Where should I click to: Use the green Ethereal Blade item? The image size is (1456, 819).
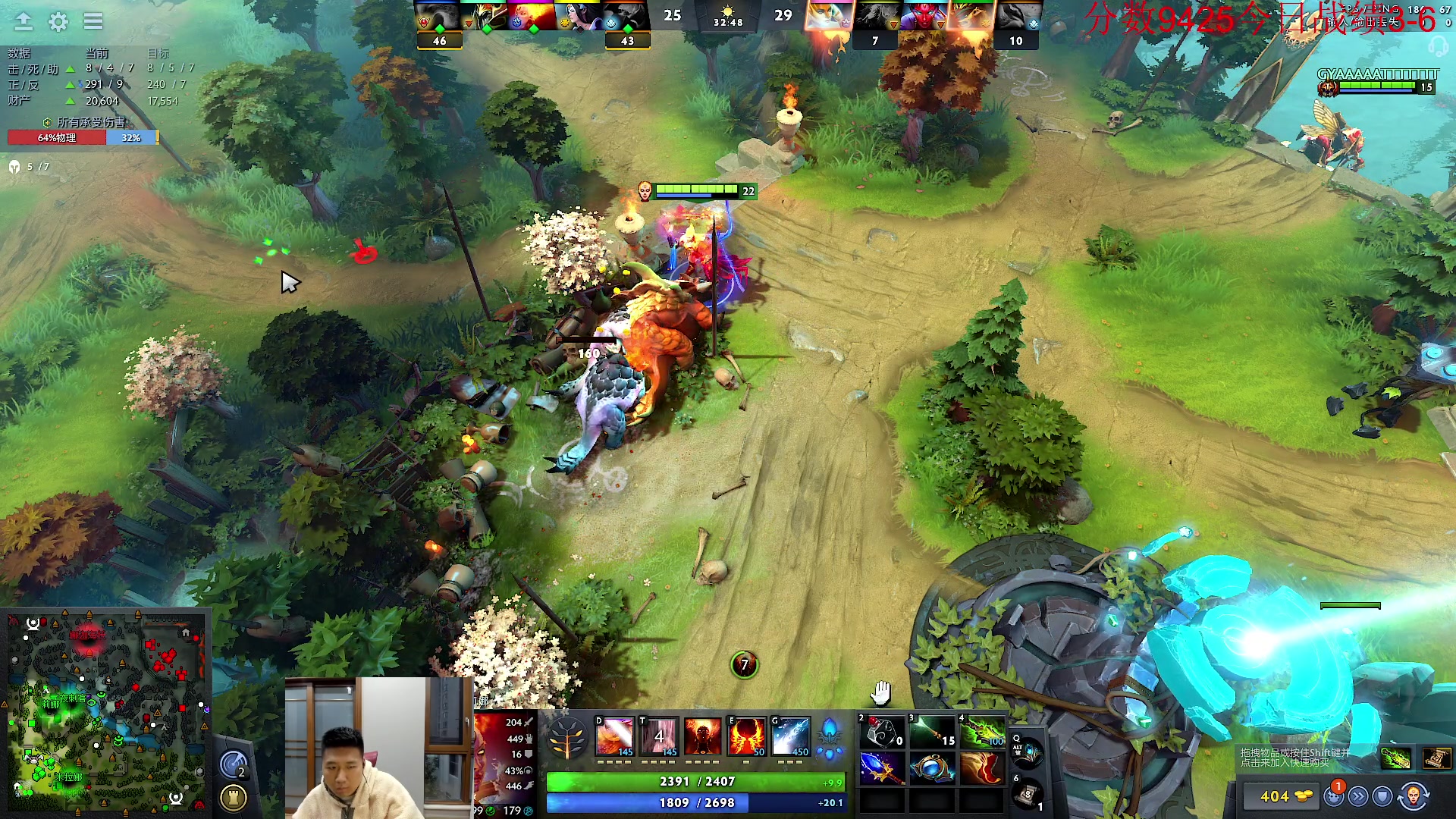tap(983, 732)
